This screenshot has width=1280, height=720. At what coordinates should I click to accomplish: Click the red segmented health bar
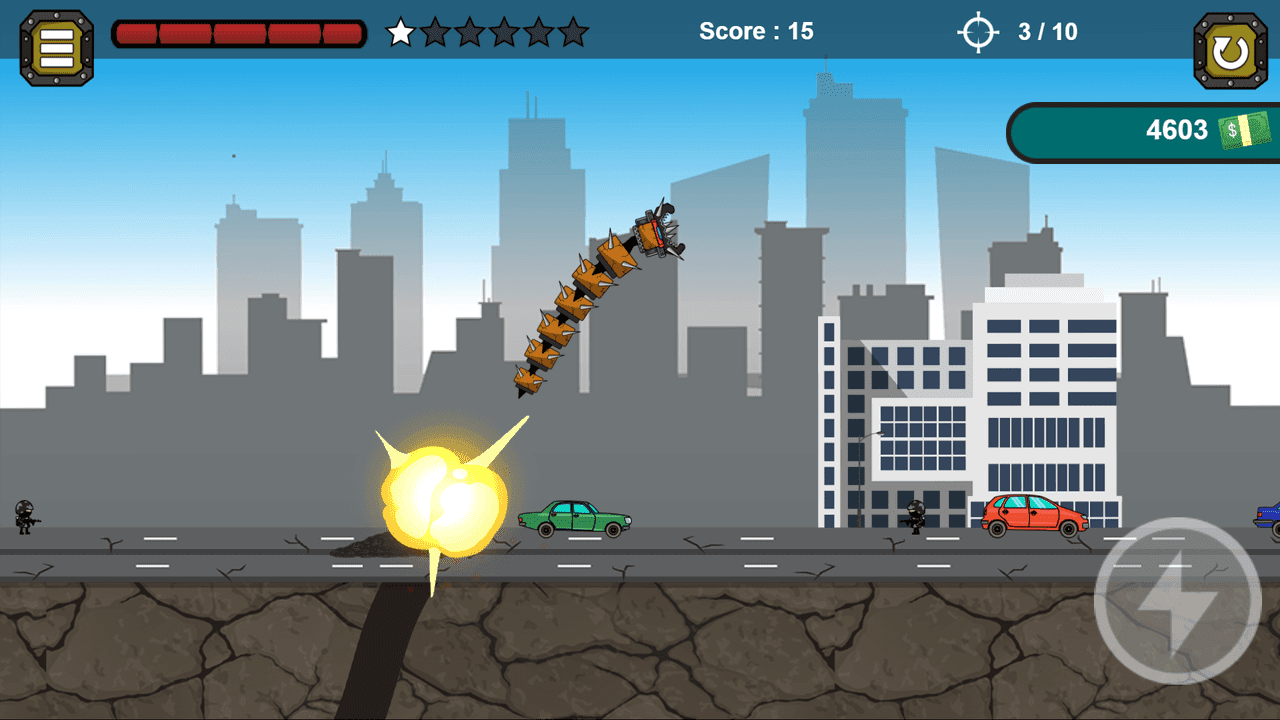click(238, 32)
